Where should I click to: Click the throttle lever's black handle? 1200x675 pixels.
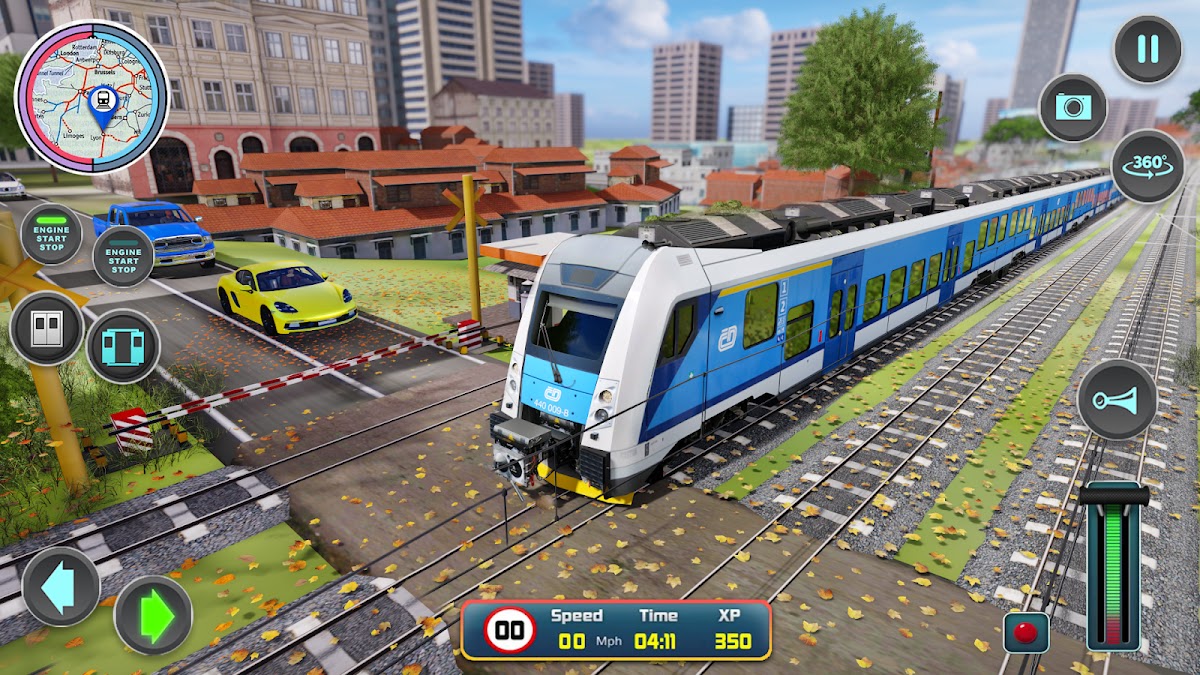(1114, 495)
